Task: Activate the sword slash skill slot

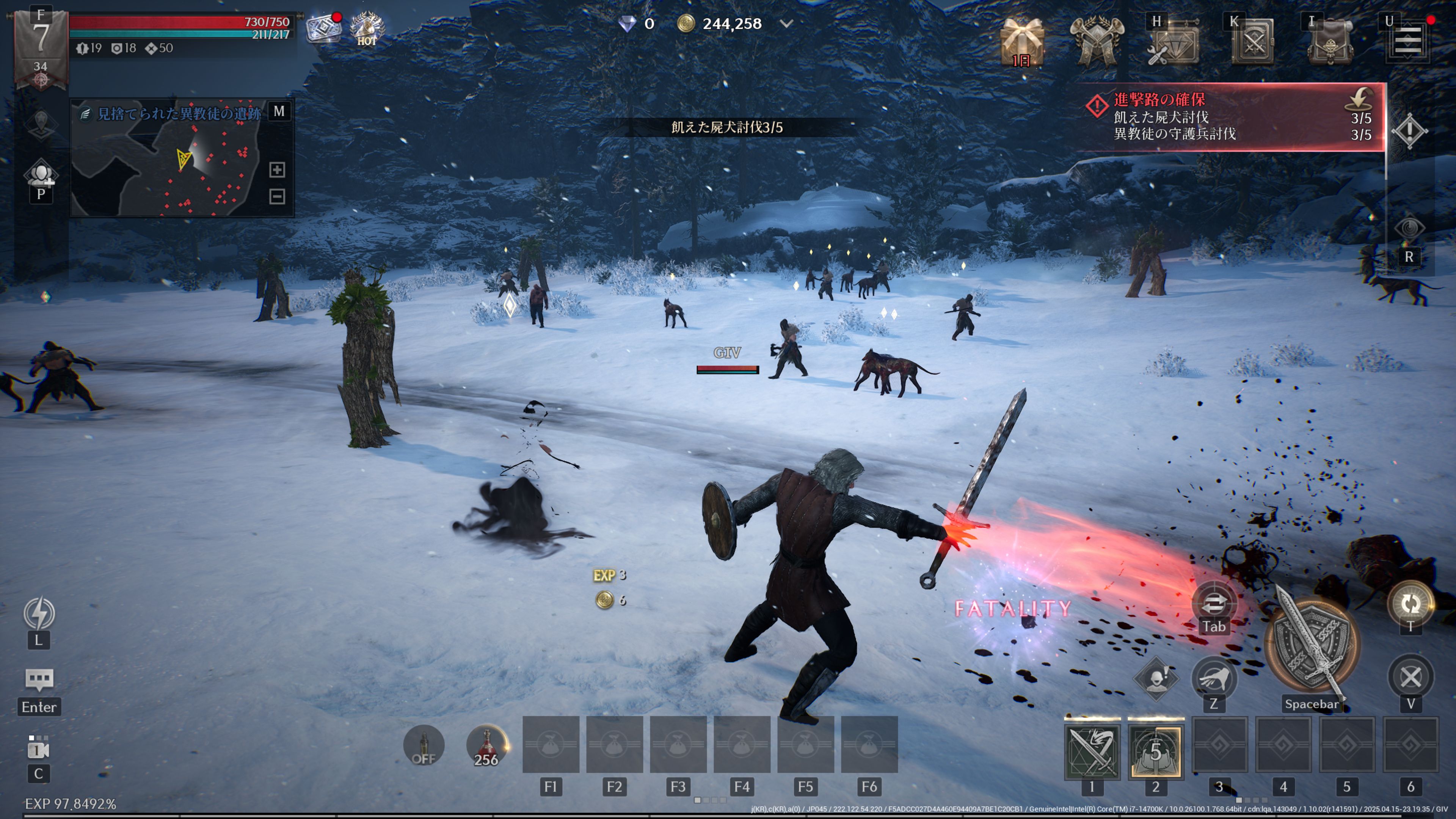Action: 1092,751
